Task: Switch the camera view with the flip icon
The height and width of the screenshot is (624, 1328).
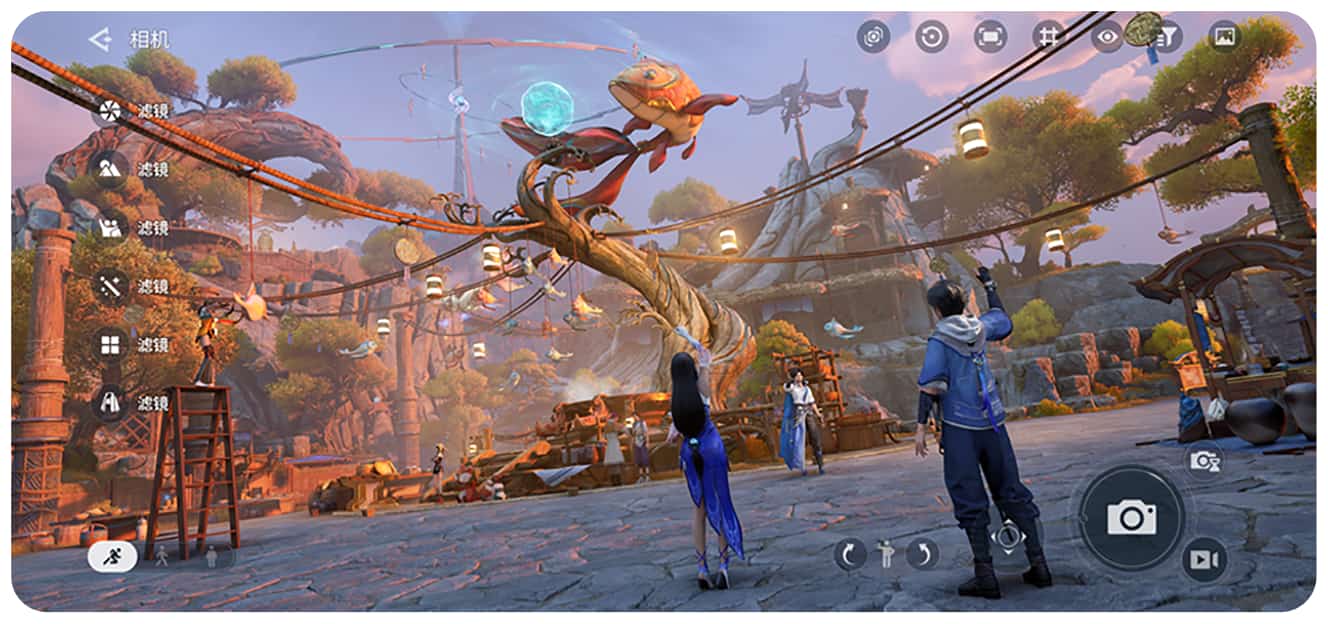Action: coord(873,37)
